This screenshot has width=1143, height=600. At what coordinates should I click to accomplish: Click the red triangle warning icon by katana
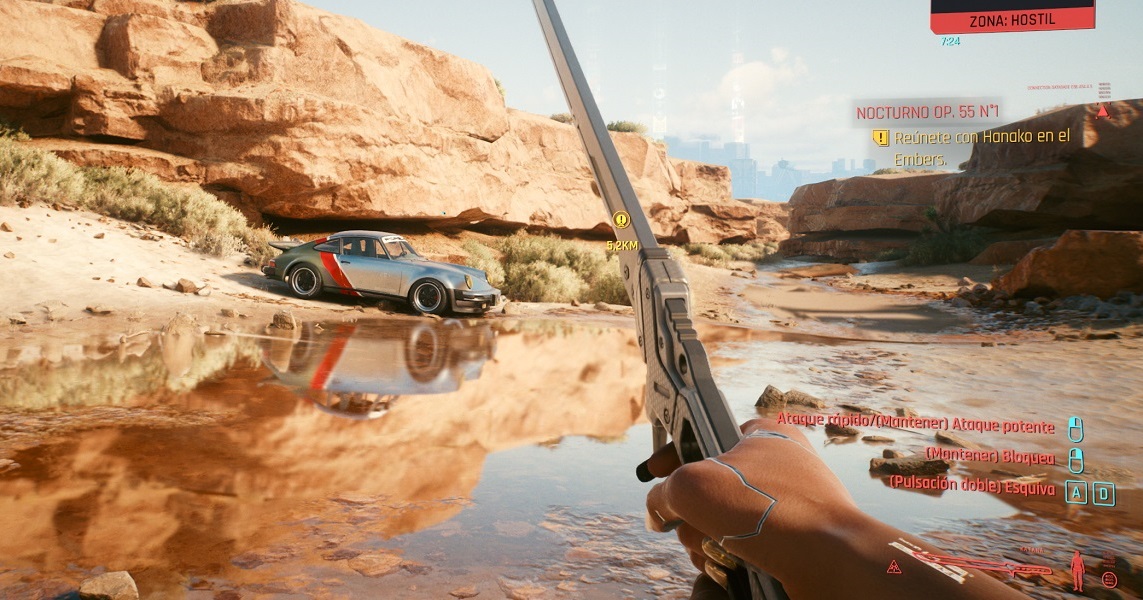(x=895, y=567)
